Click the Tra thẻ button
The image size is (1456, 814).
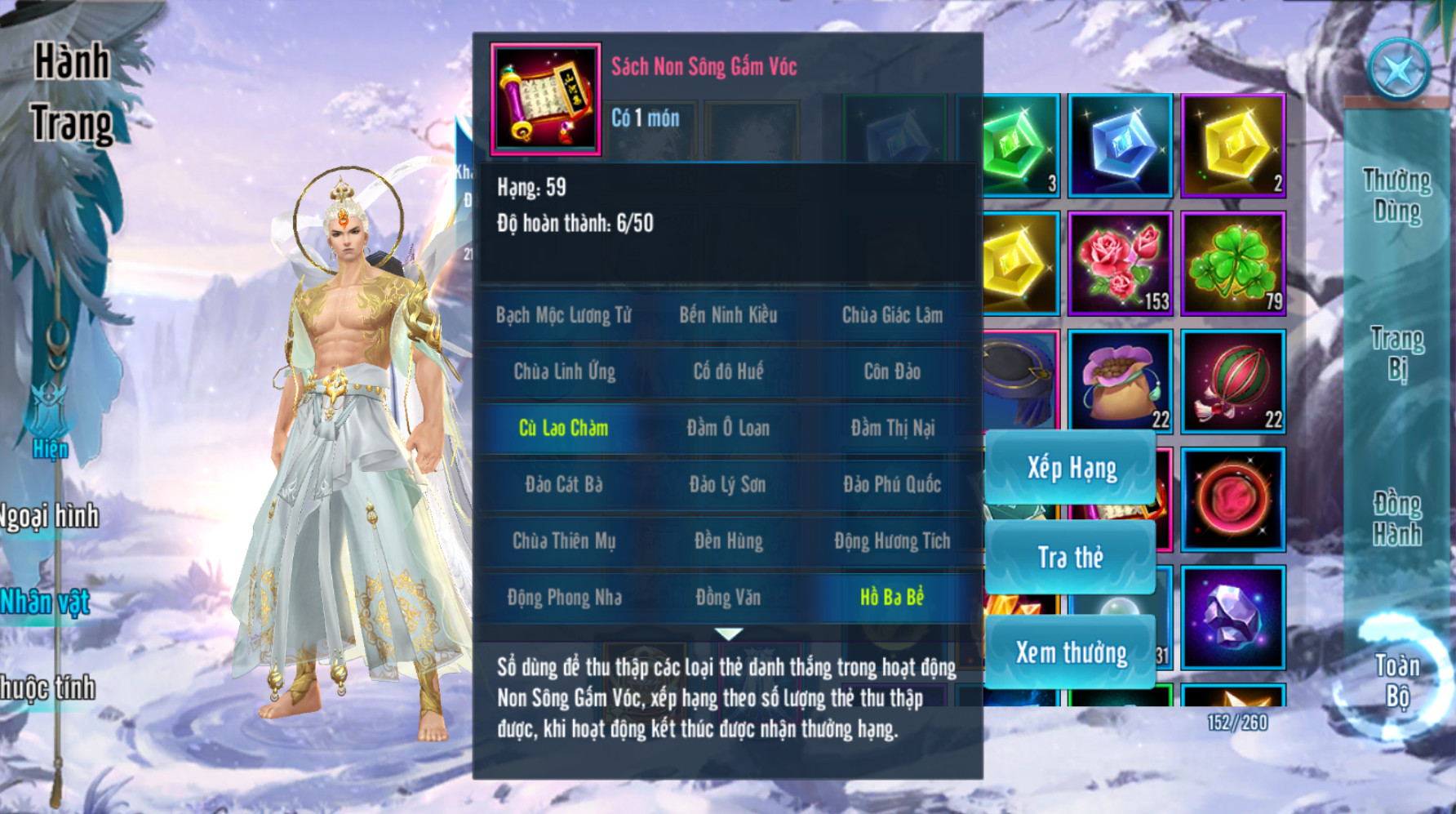[x=1071, y=558]
